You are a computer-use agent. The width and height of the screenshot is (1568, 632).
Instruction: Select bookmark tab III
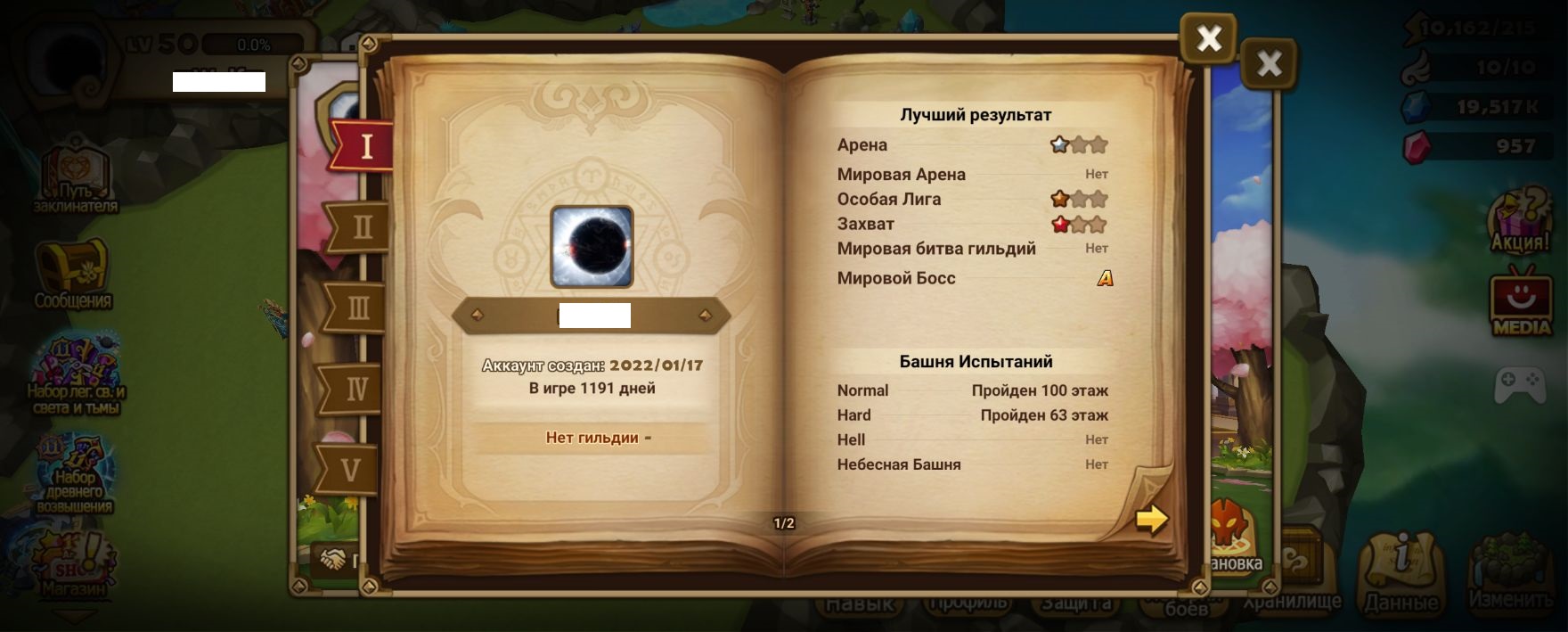[355, 308]
